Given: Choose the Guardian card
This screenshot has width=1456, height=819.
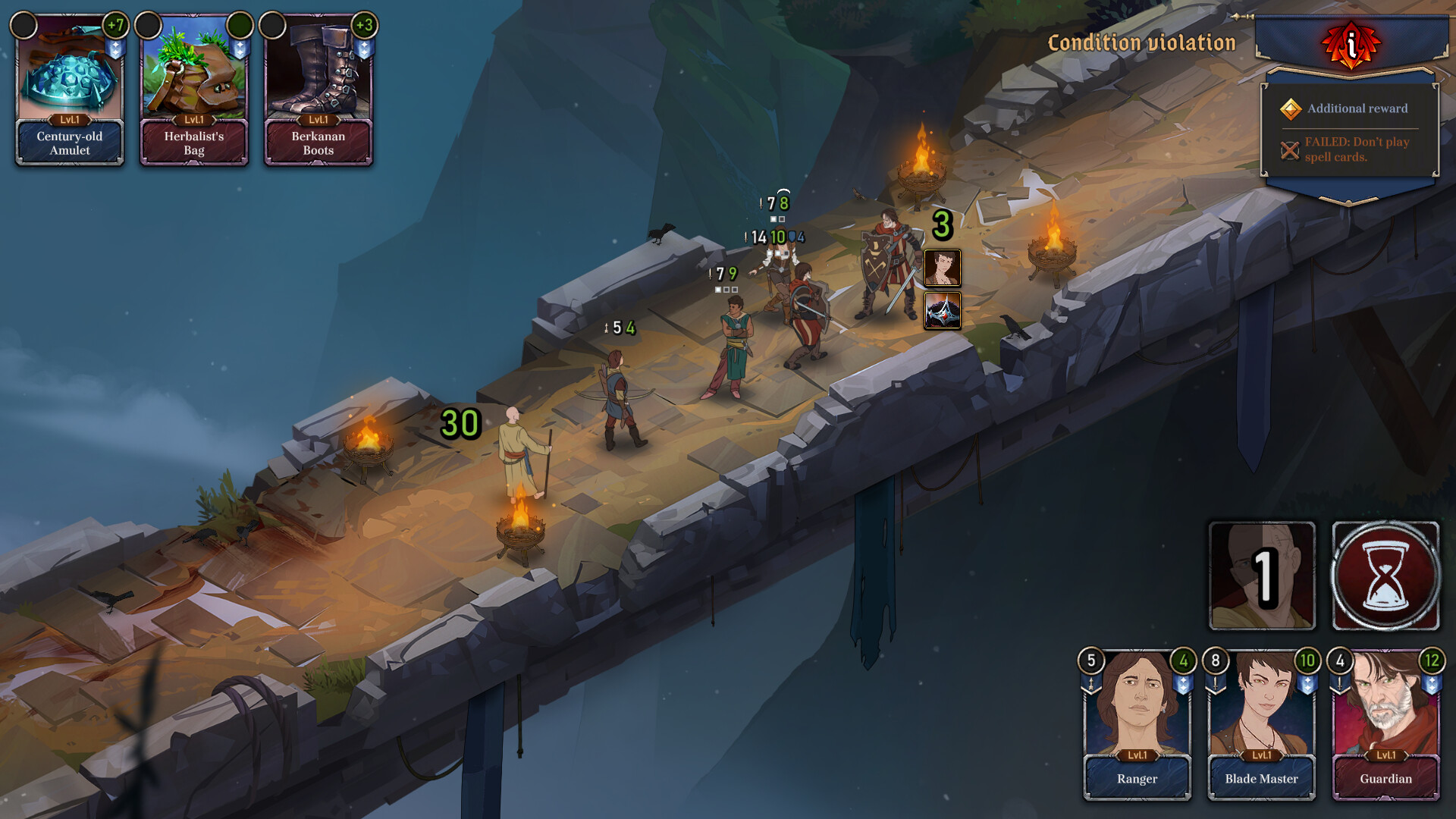Looking at the screenshot, I should click(x=1385, y=725).
